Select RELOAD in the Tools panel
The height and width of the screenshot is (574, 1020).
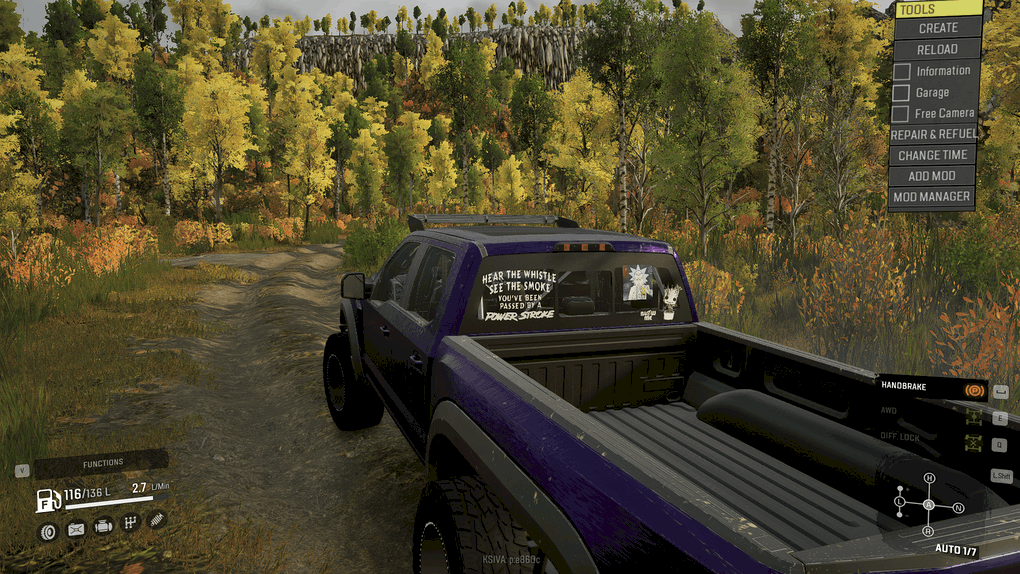click(937, 49)
